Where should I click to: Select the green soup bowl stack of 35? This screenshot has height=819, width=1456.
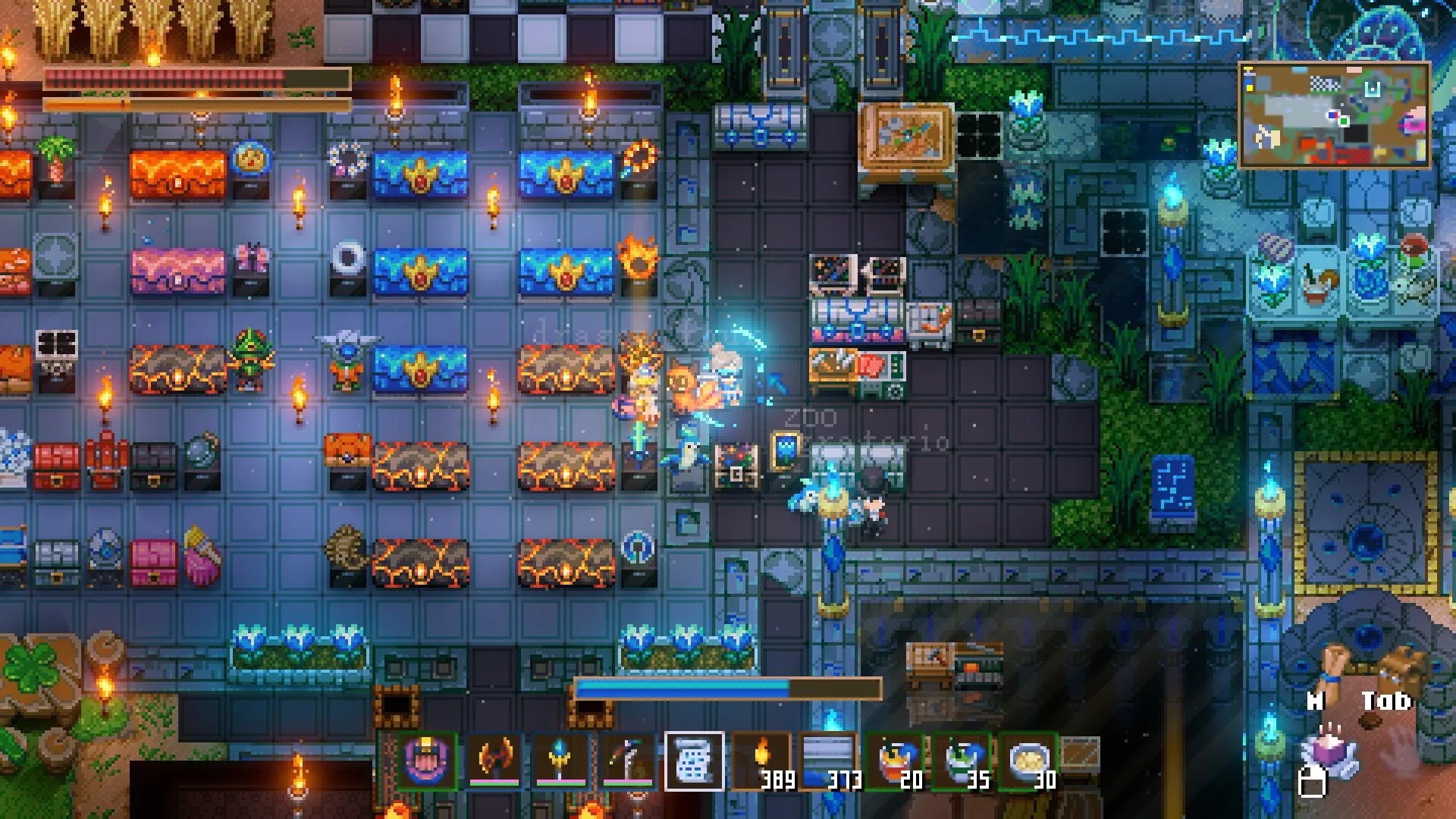962,761
